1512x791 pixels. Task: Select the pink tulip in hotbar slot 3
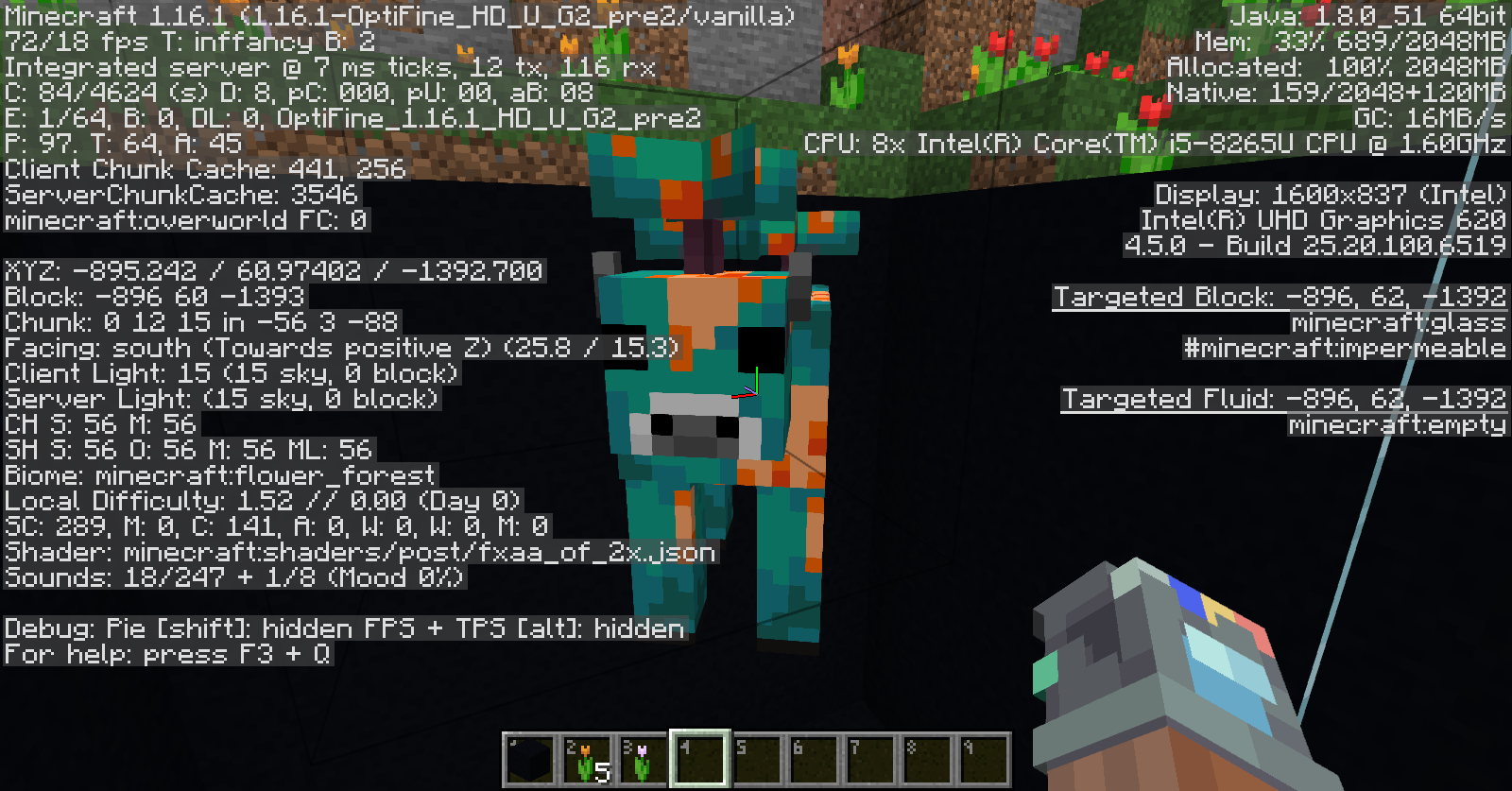point(644,756)
